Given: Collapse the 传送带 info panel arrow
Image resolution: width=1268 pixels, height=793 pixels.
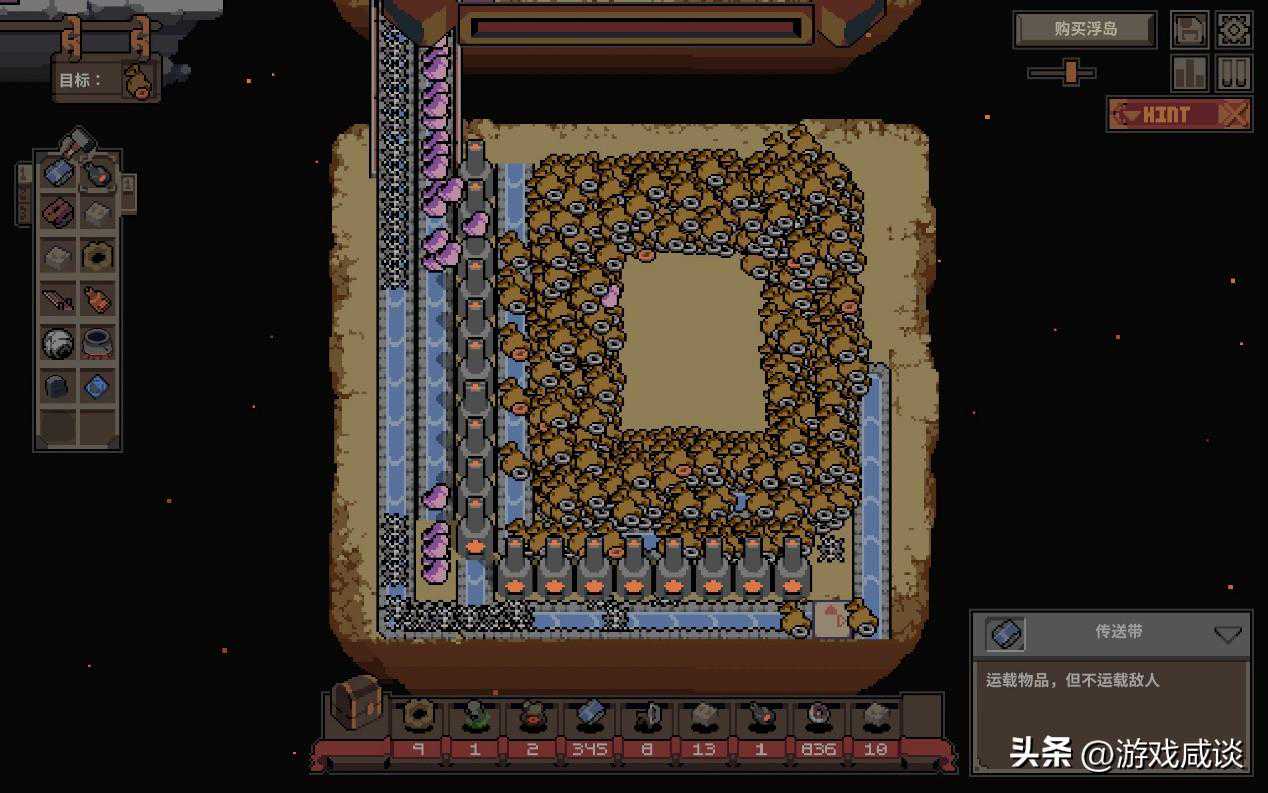Looking at the screenshot, I should point(1227,634).
